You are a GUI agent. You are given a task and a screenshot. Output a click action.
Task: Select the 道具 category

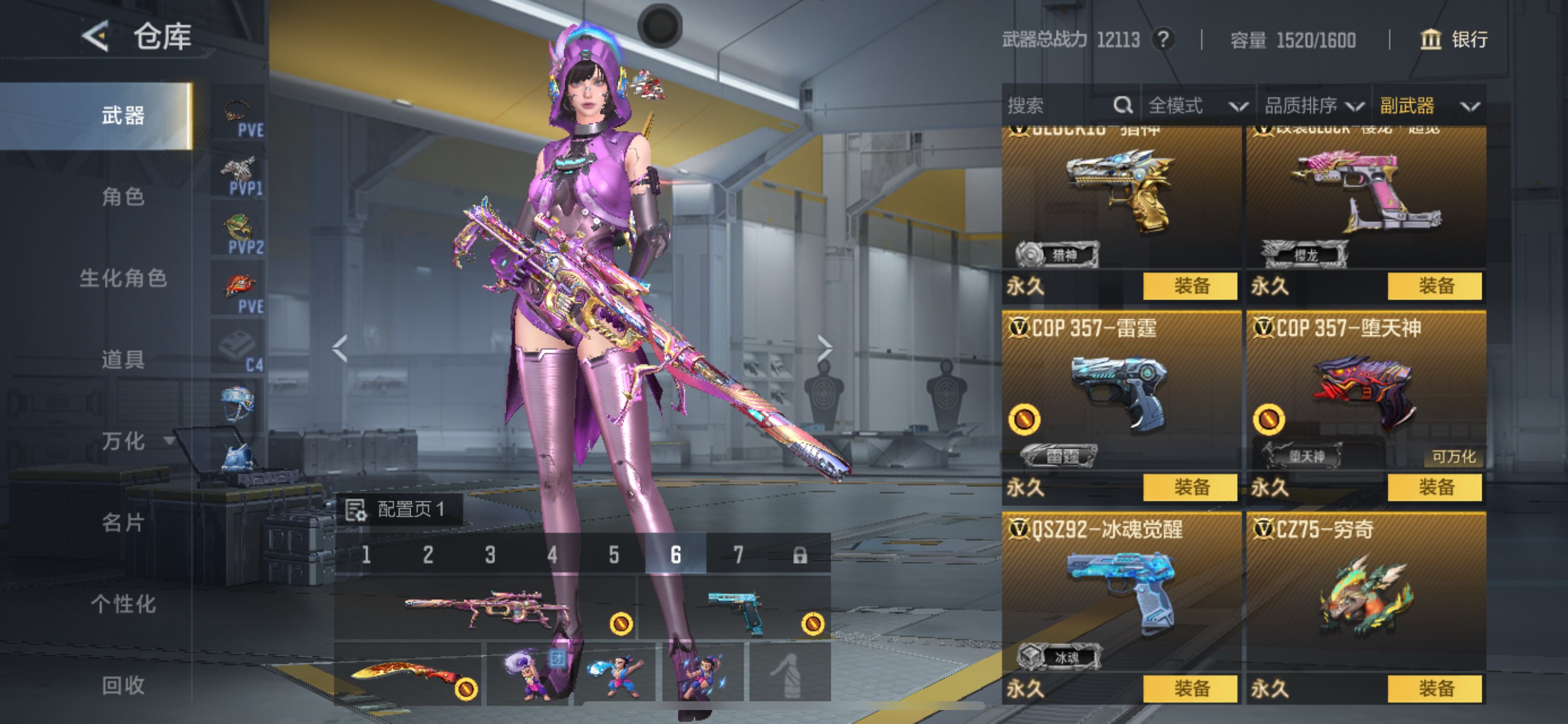[123, 360]
